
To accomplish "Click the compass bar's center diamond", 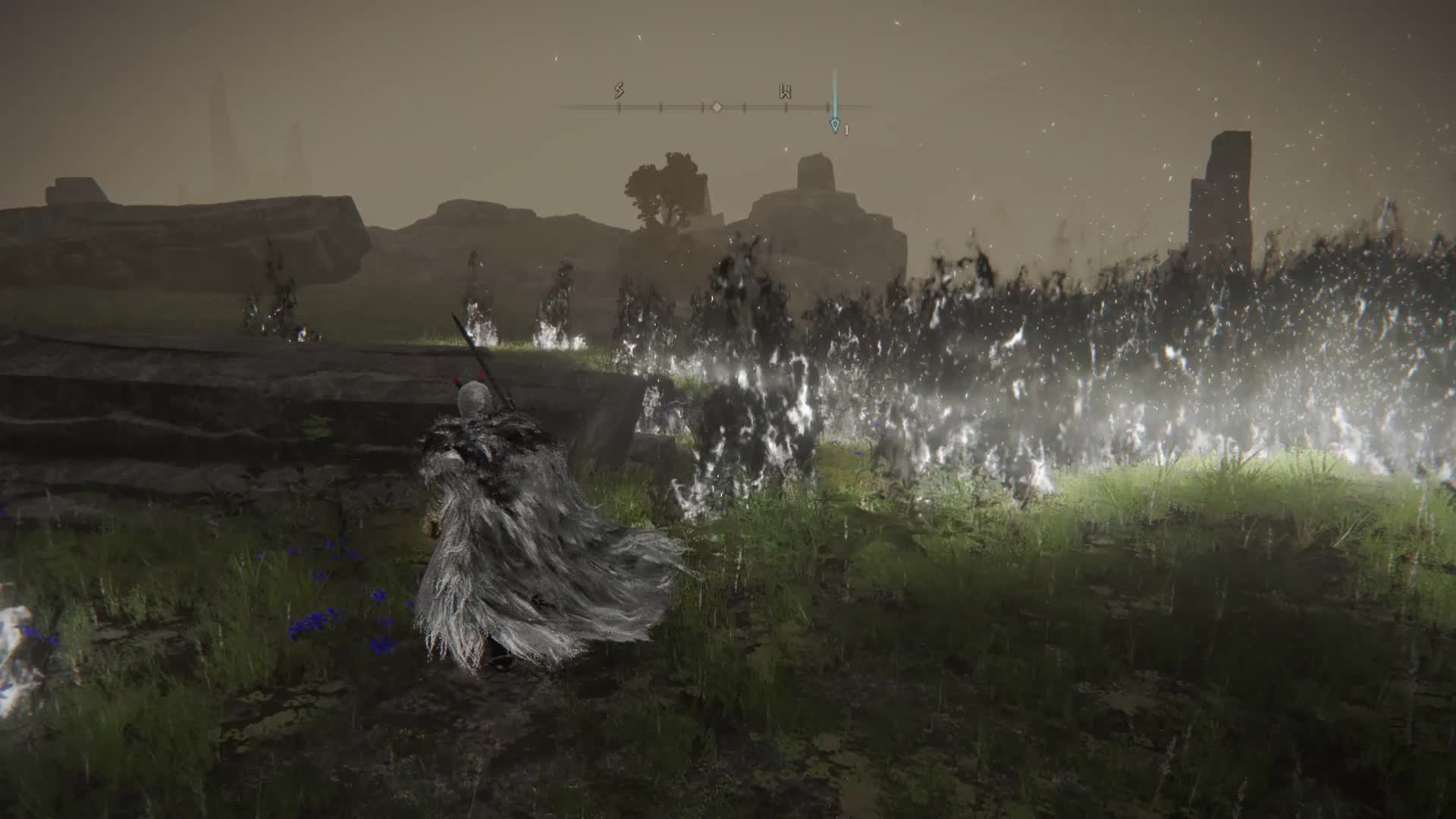I will 717,107.
